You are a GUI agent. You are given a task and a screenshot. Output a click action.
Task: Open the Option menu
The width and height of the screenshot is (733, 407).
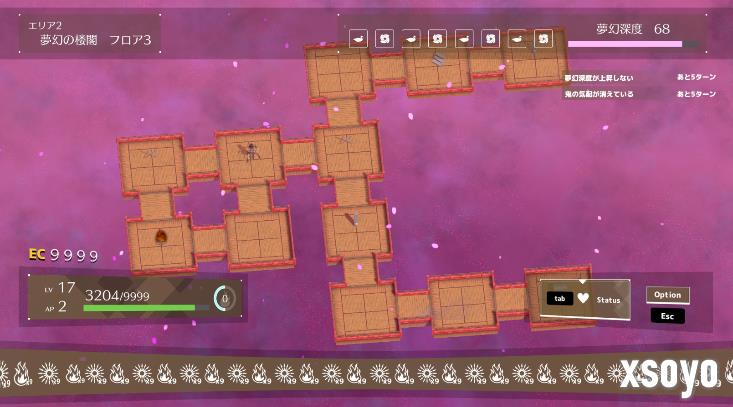point(667,295)
